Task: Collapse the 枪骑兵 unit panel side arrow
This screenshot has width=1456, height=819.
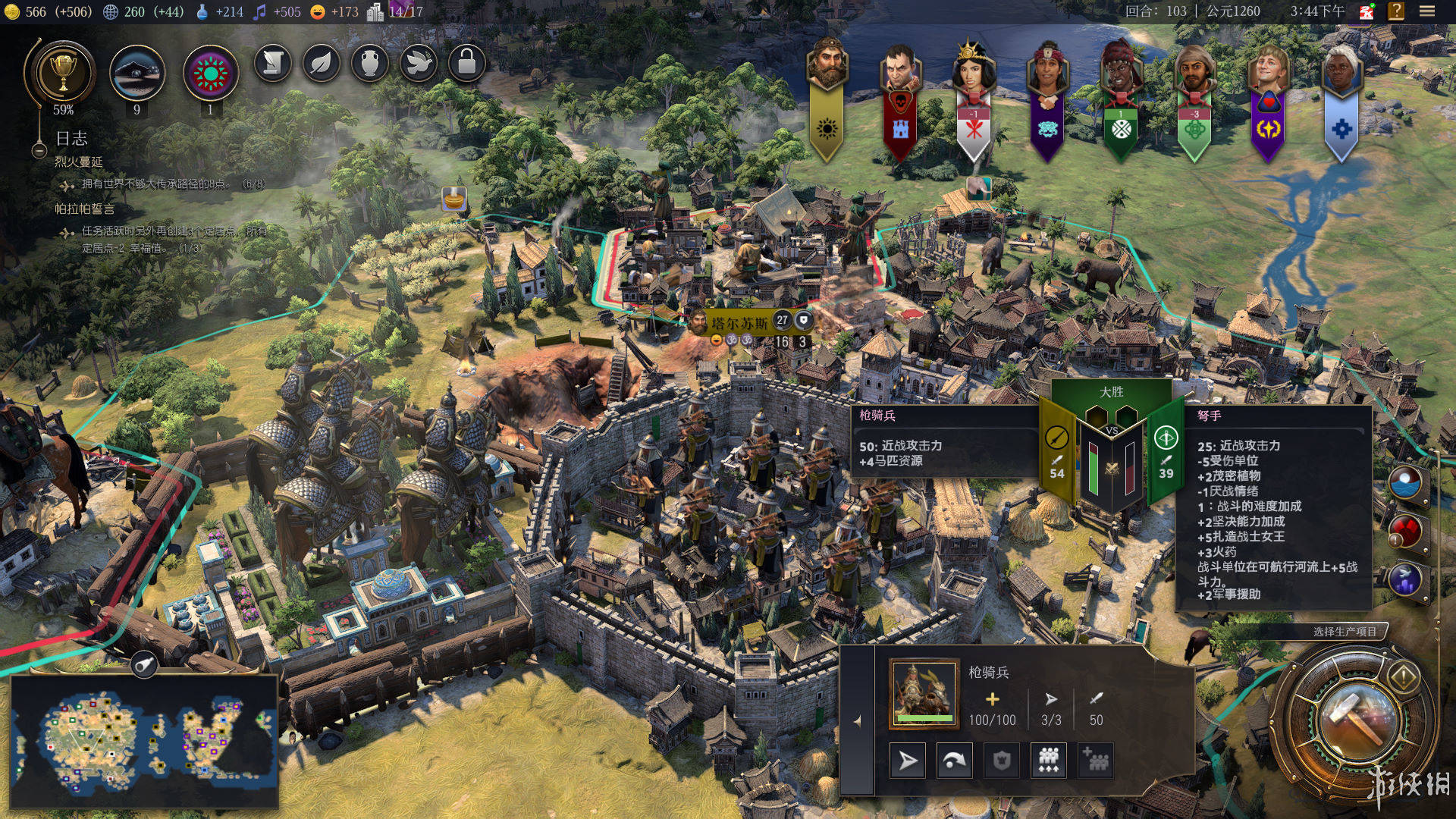Action: pos(858,721)
